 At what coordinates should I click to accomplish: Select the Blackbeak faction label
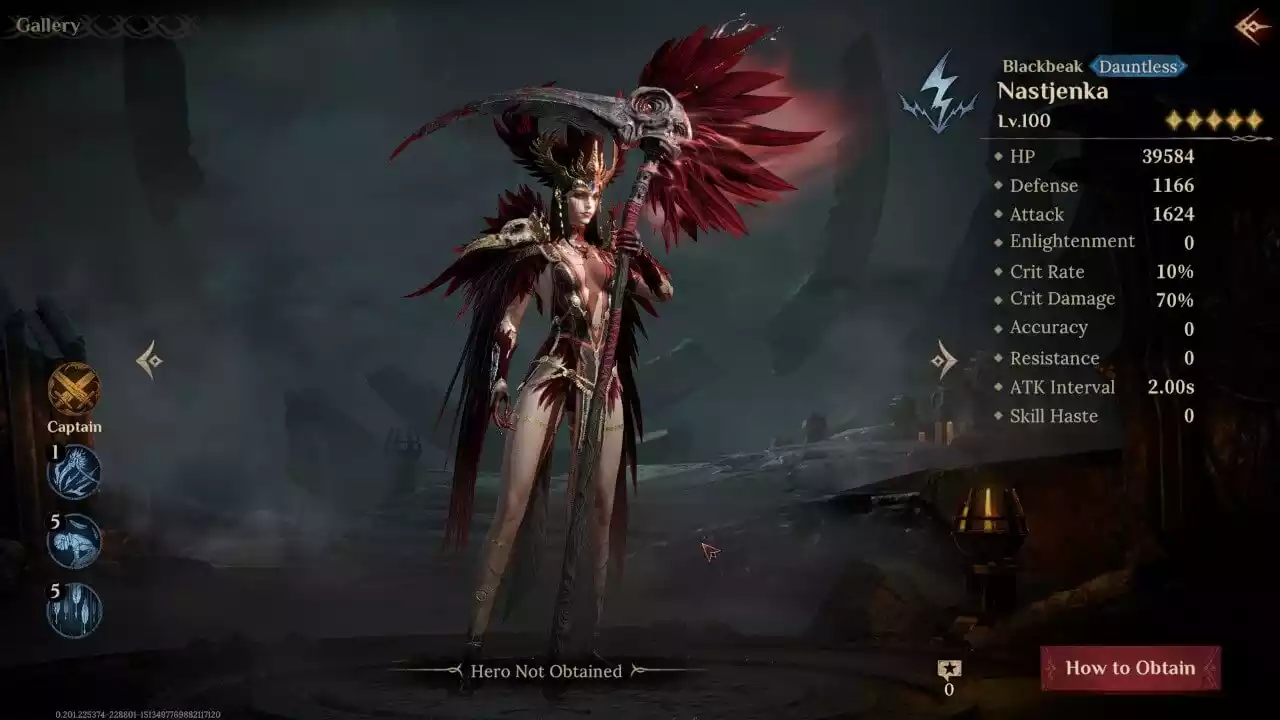(x=1042, y=66)
